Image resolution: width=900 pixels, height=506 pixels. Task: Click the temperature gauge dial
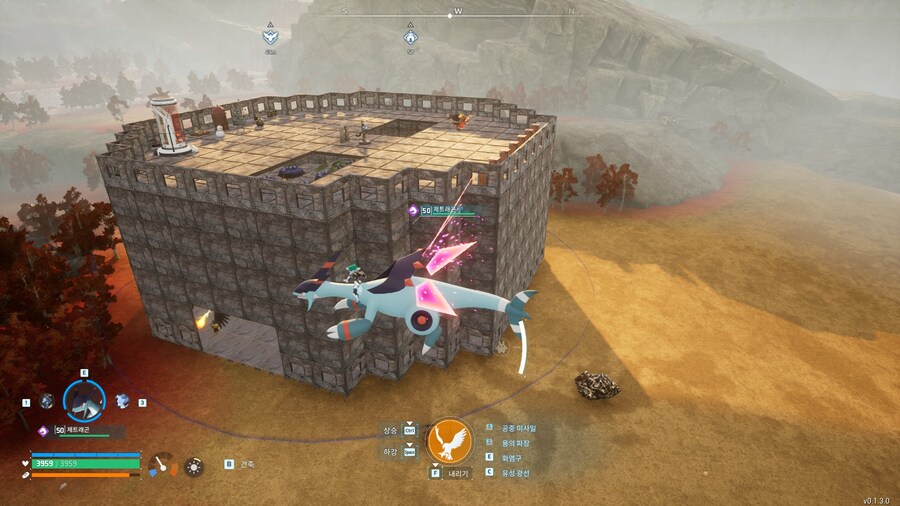click(x=162, y=465)
